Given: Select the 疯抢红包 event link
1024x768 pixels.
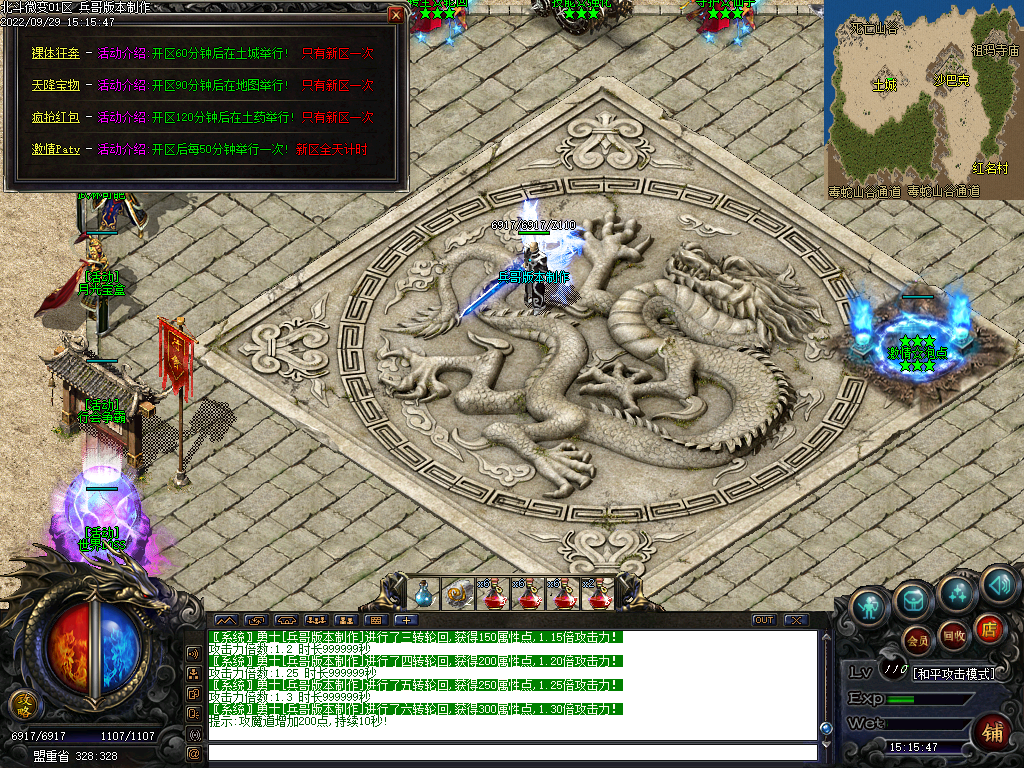Looking at the screenshot, I should (55, 117).
